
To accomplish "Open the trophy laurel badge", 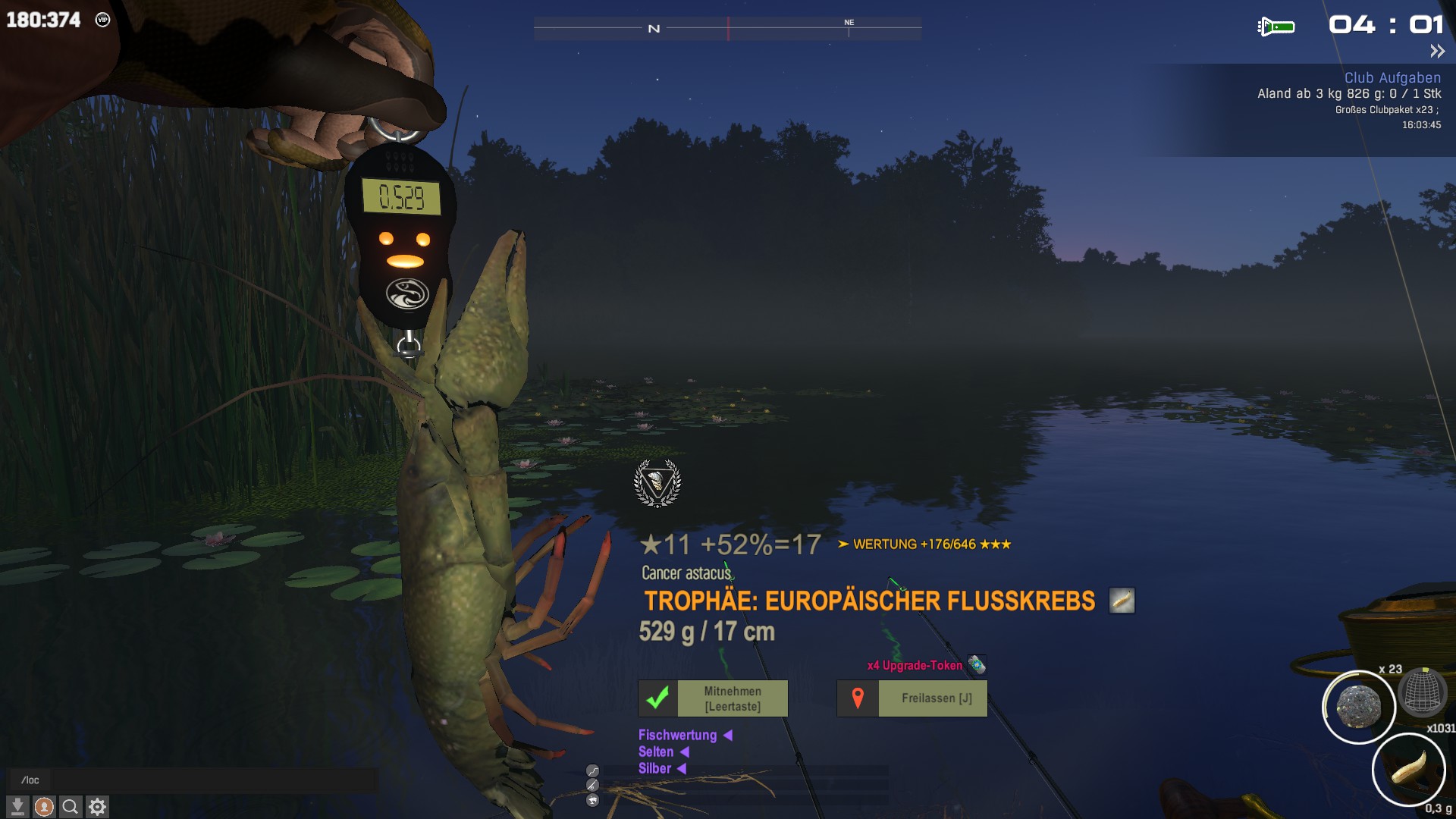I will 657,483.
